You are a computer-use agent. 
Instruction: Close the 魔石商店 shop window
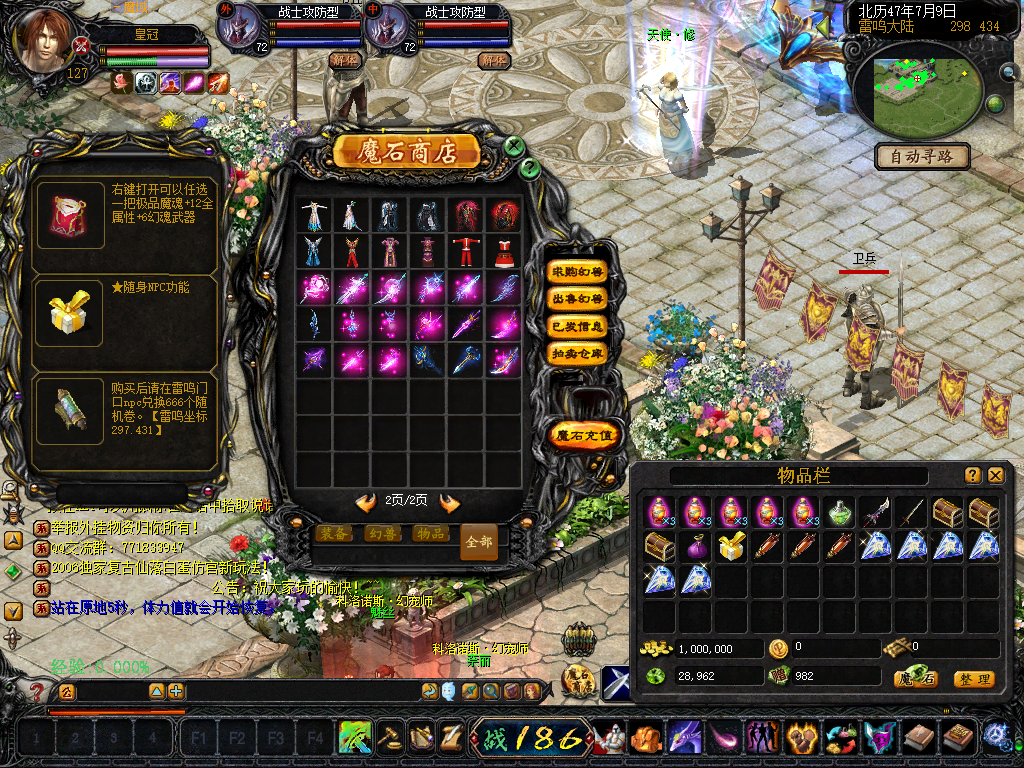pos(514,146)
